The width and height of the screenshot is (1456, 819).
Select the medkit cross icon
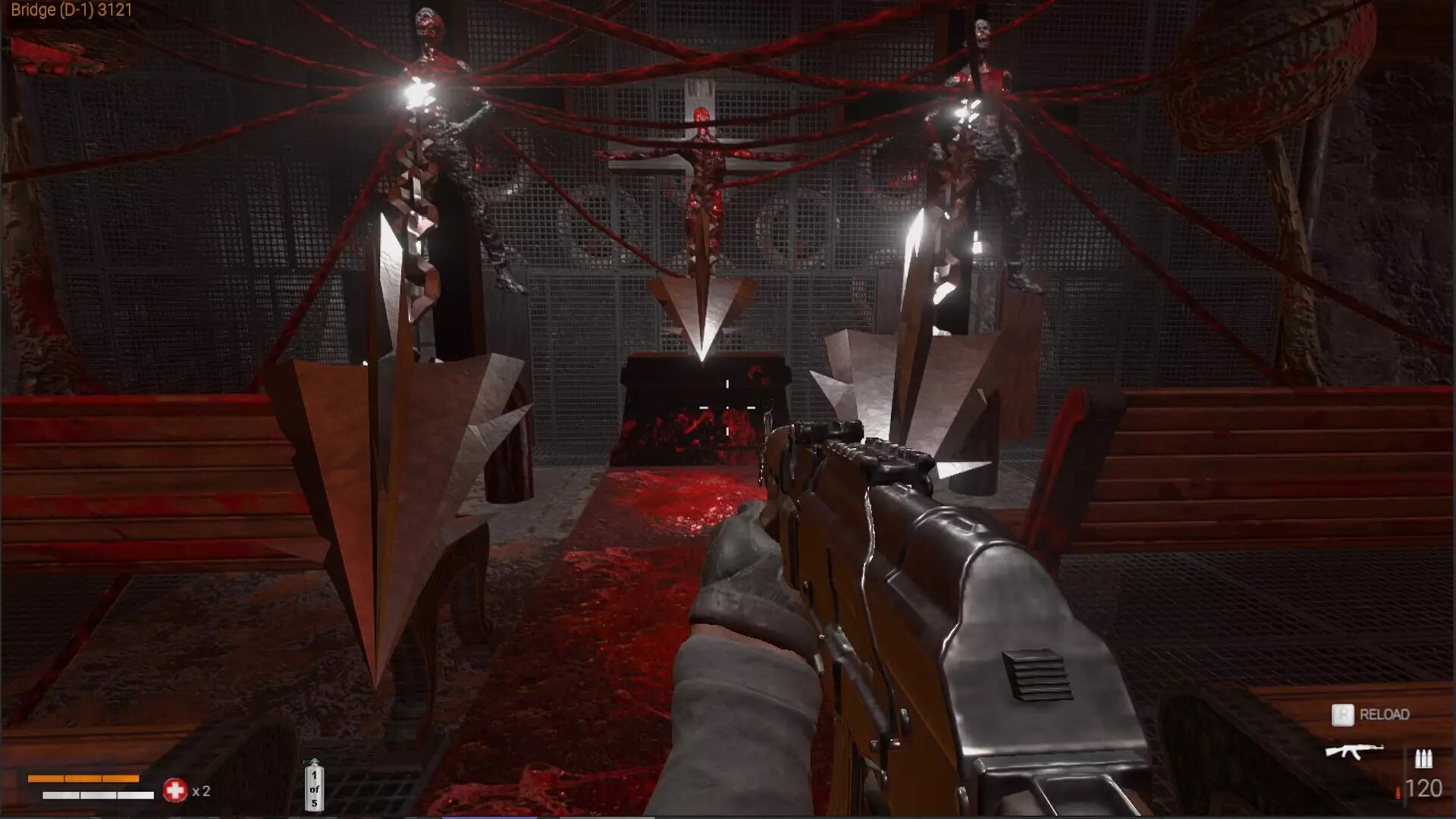[175, 790]
